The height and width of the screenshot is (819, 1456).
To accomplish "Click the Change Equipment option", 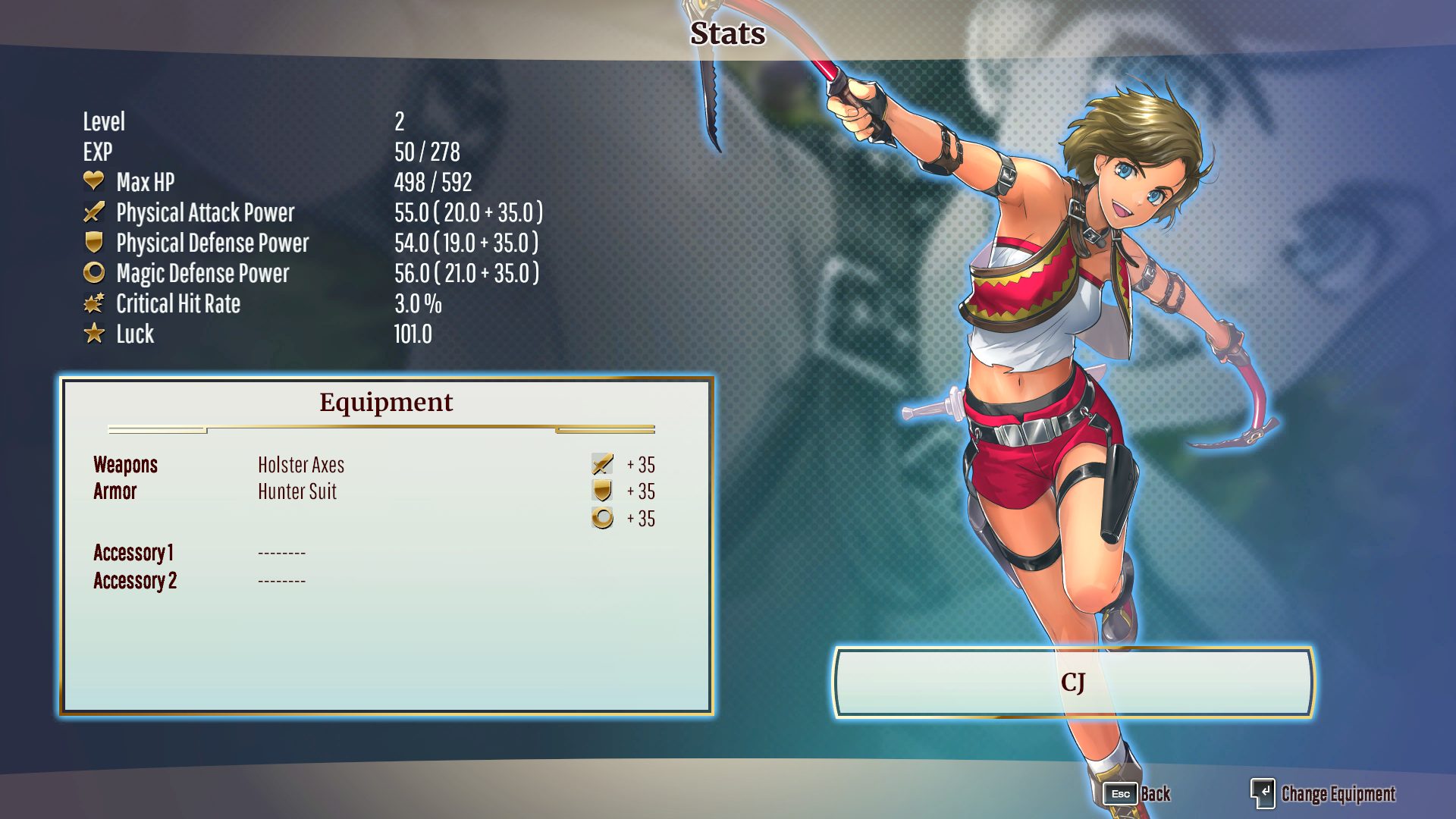I will (x=1323, y=794).
